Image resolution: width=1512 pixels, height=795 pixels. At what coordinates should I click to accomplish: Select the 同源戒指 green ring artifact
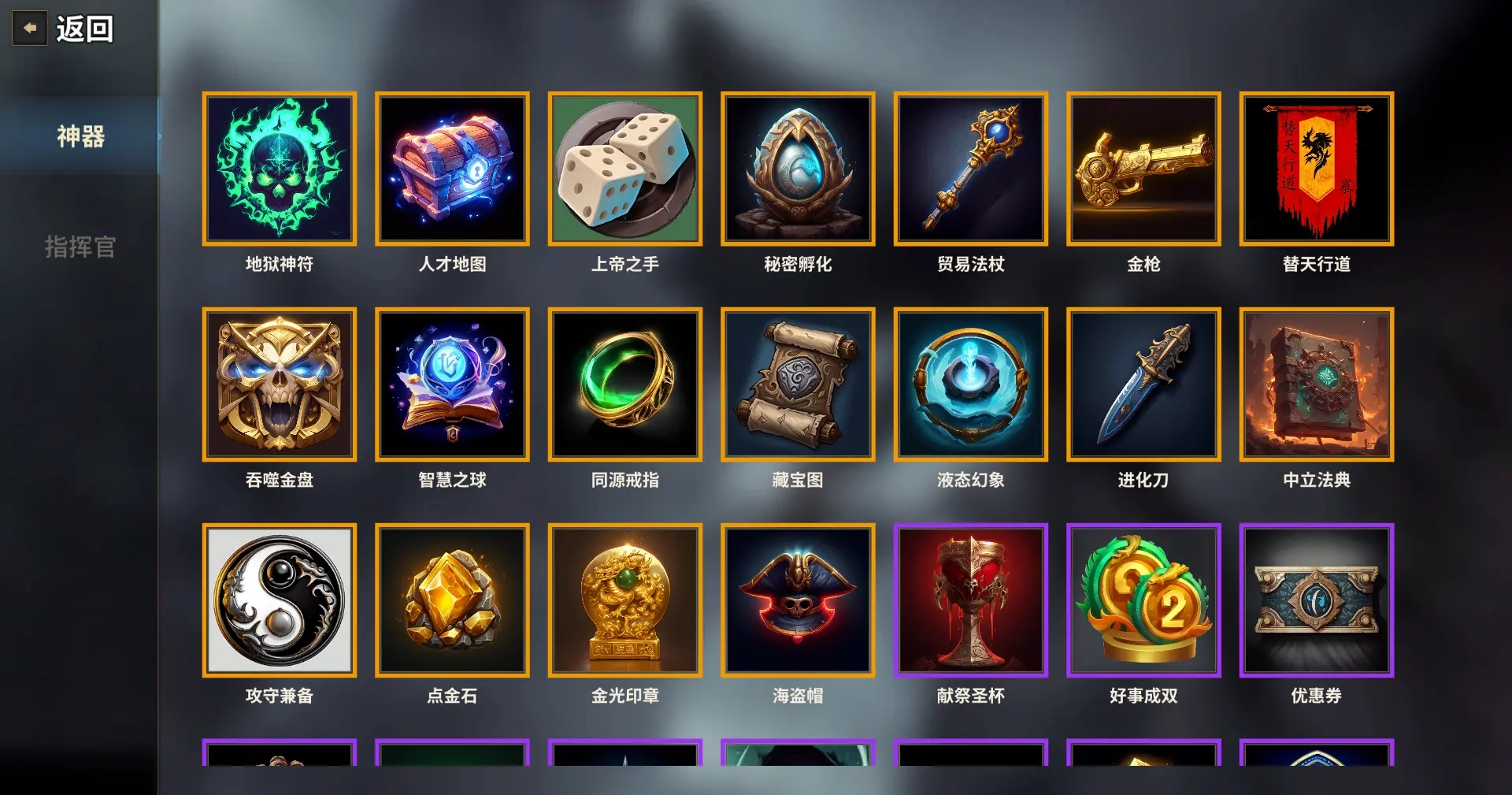click(625, 384)
